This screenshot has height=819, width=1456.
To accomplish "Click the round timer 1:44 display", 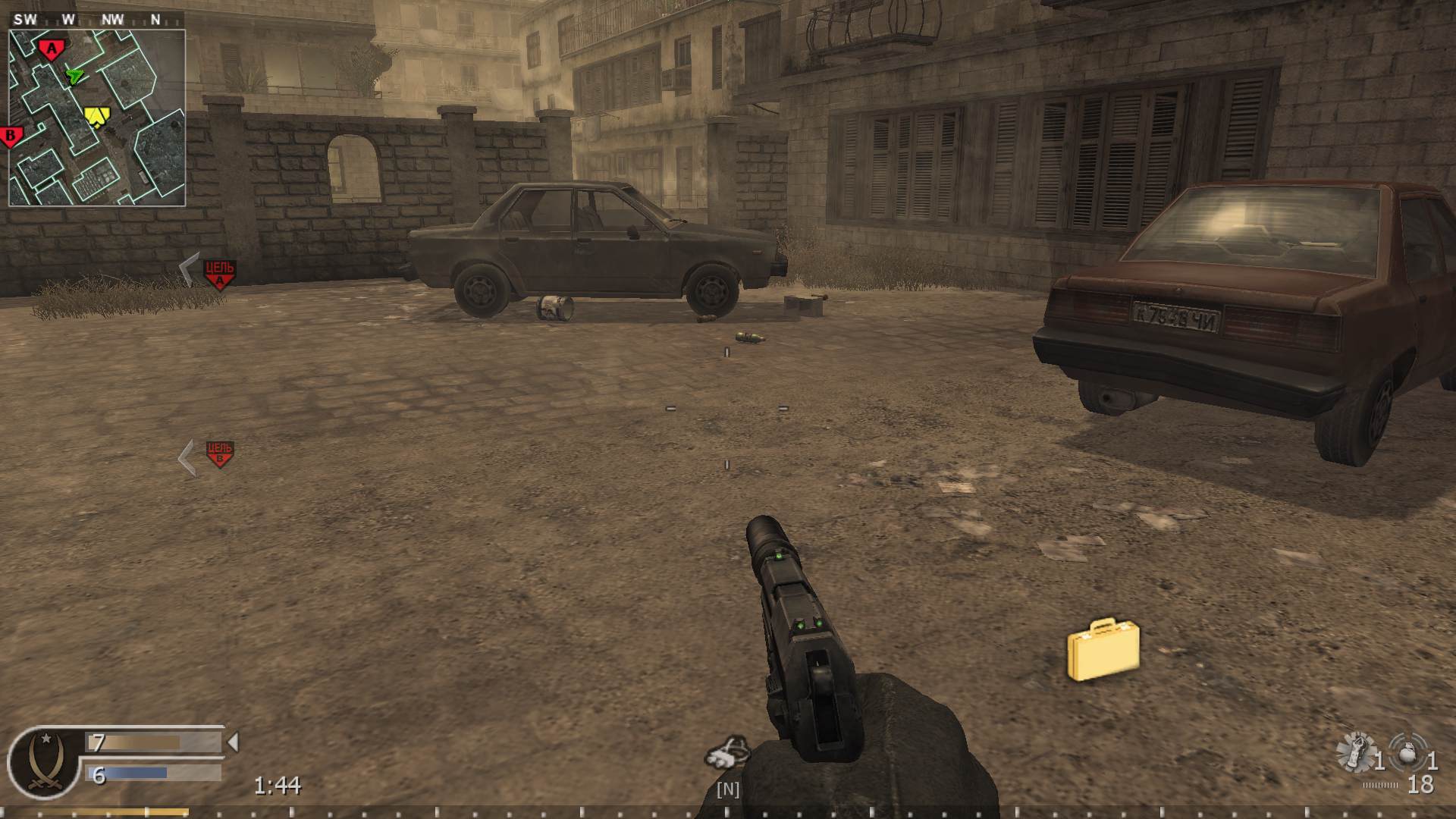I will 278,786.
